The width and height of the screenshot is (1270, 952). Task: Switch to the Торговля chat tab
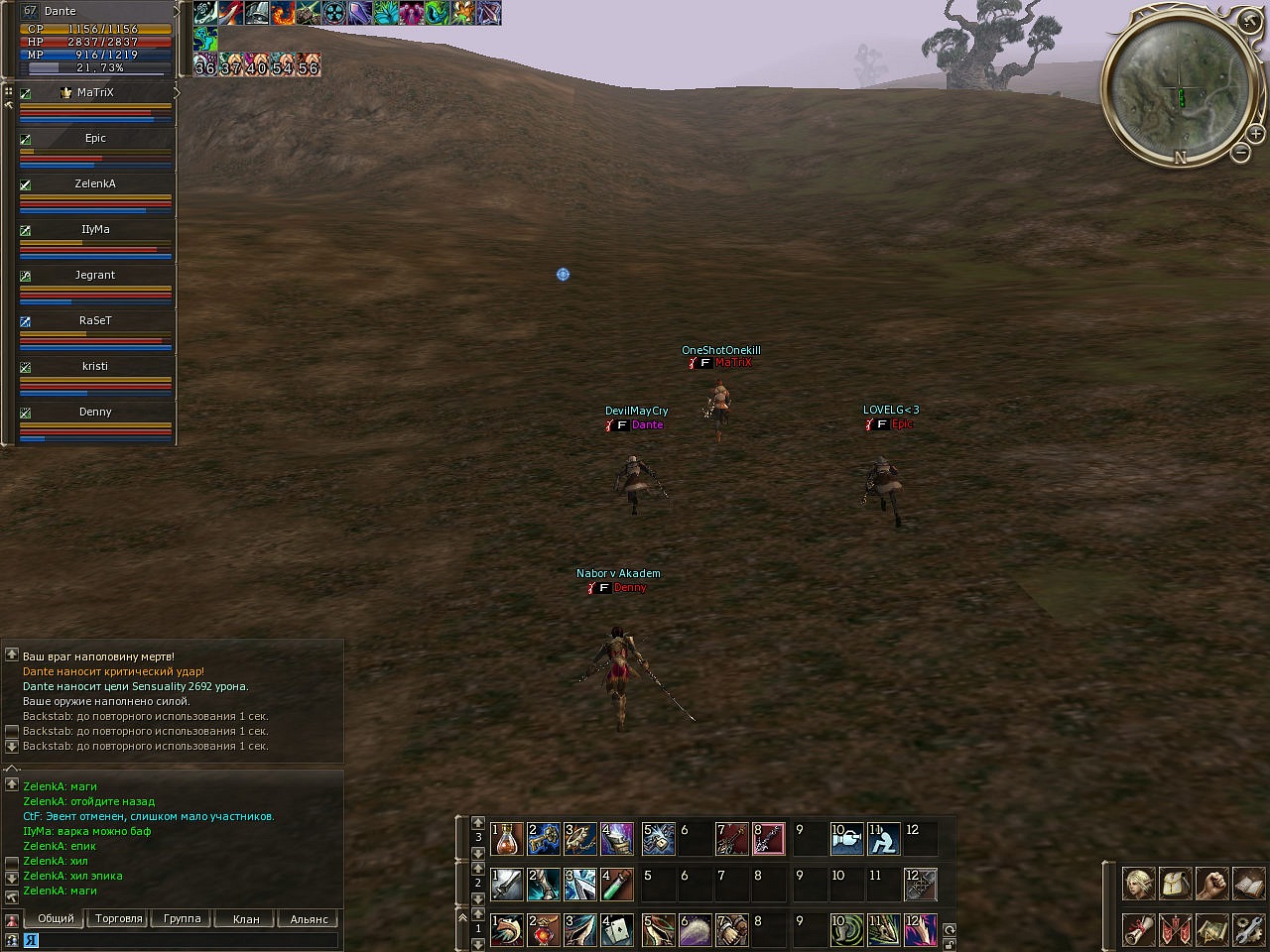(119, 919)
